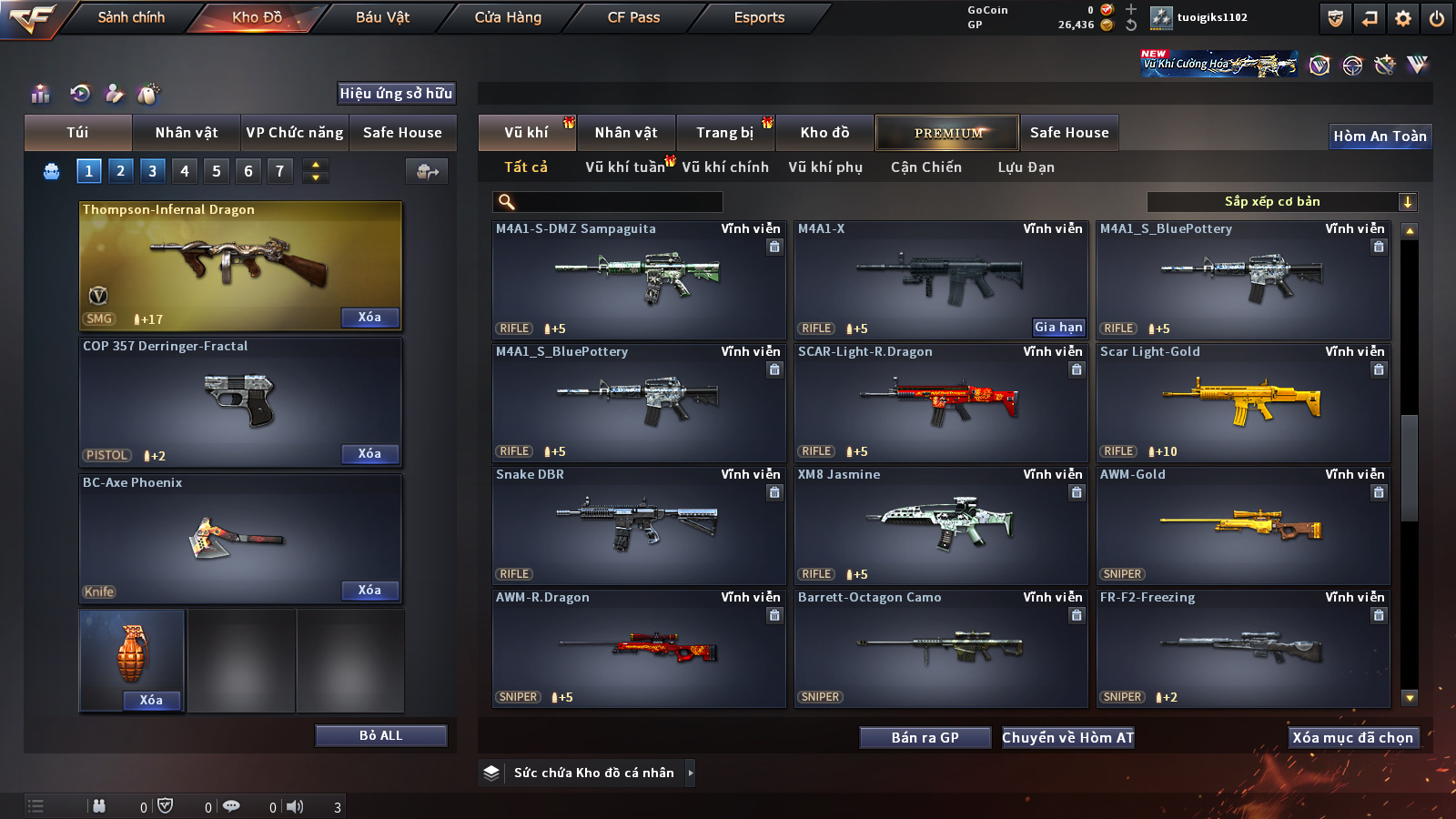Click the Bán ra GP button
1456x819 pixels.
925,738
